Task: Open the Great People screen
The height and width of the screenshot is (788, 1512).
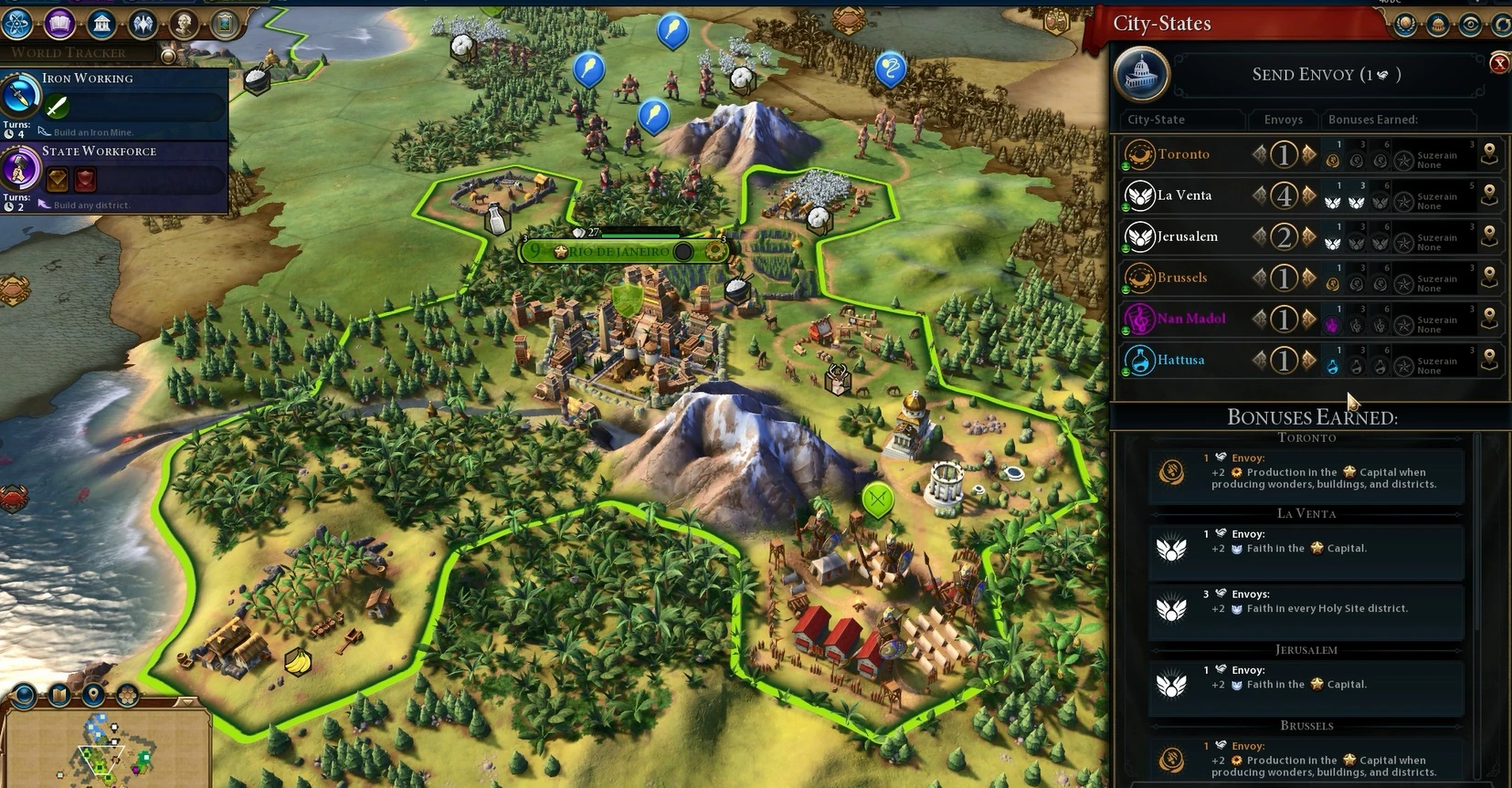Action: (184, 25)
